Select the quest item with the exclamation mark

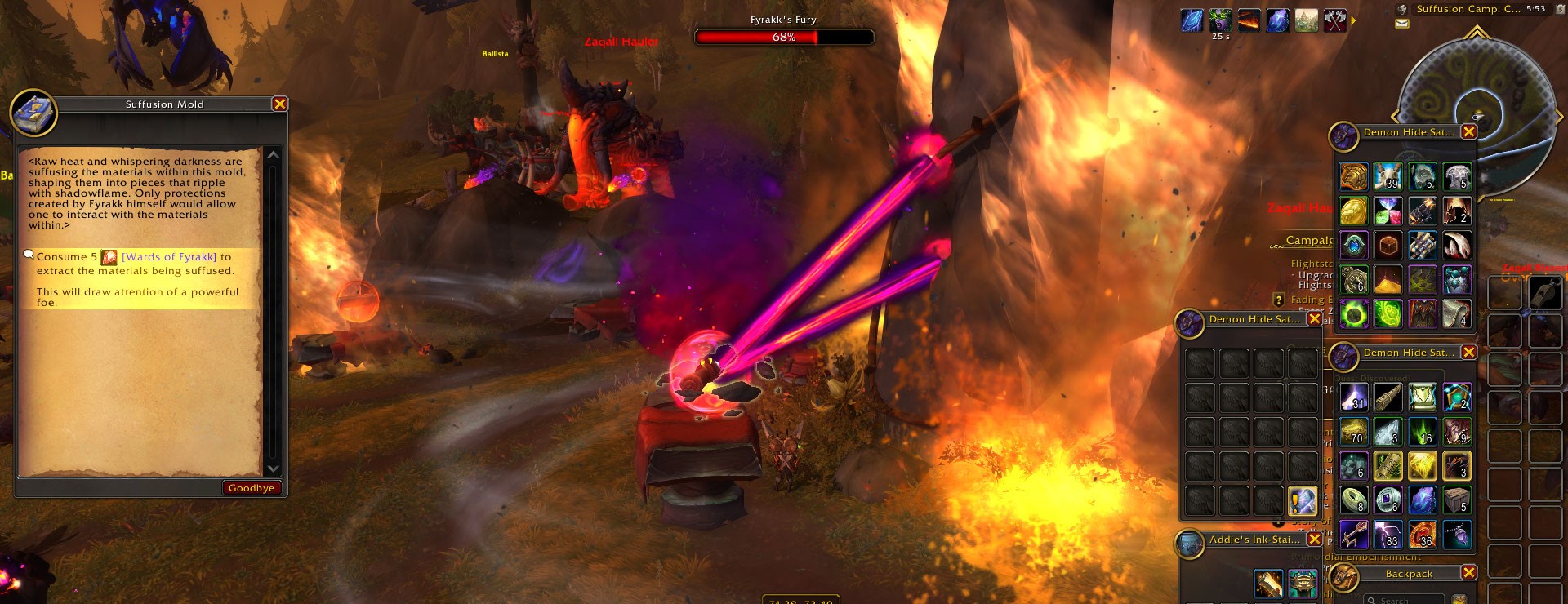1303,500
